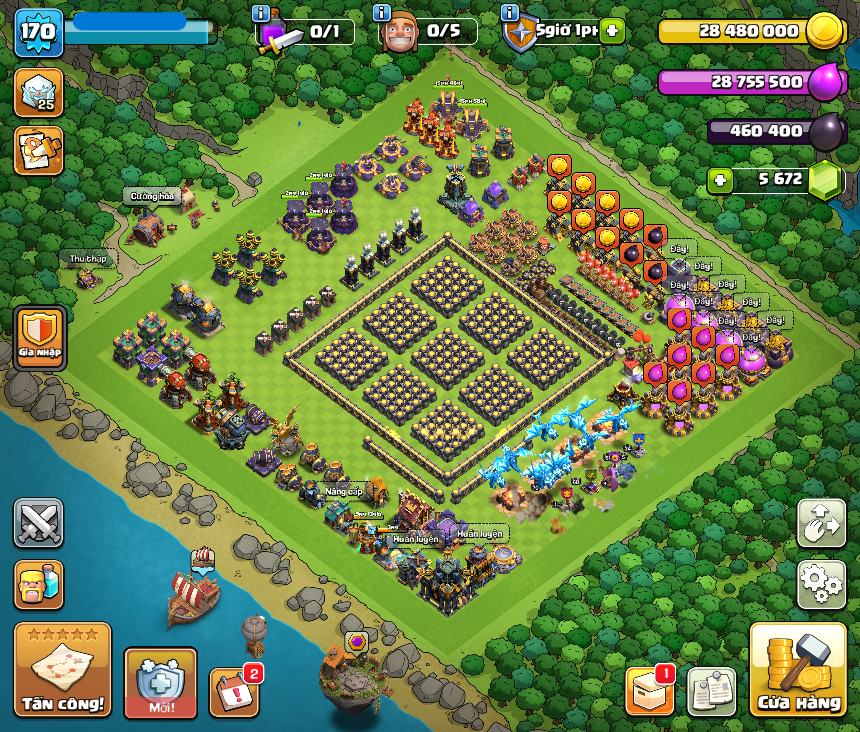
Task: Open the gear settings button
Action: click(821, 584)
